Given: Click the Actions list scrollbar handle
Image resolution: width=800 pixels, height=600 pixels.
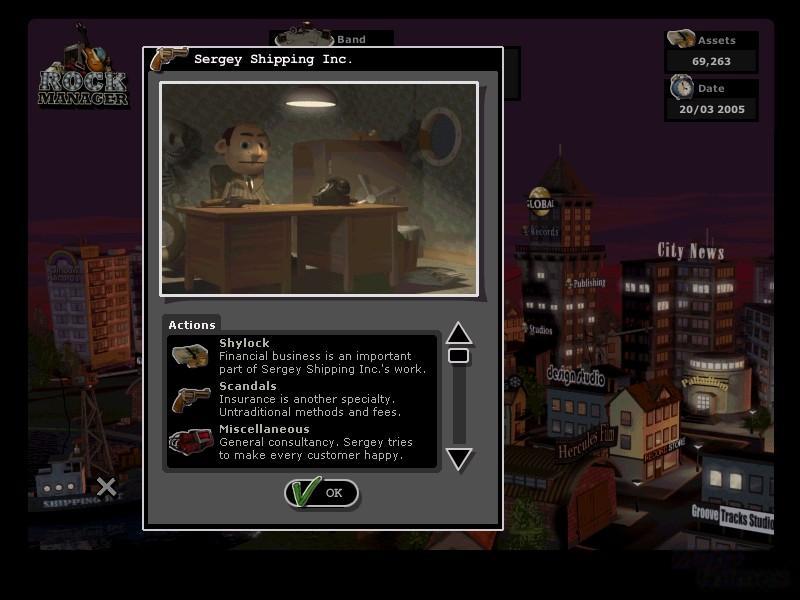Looking at the screenshot, I should 458,356.
